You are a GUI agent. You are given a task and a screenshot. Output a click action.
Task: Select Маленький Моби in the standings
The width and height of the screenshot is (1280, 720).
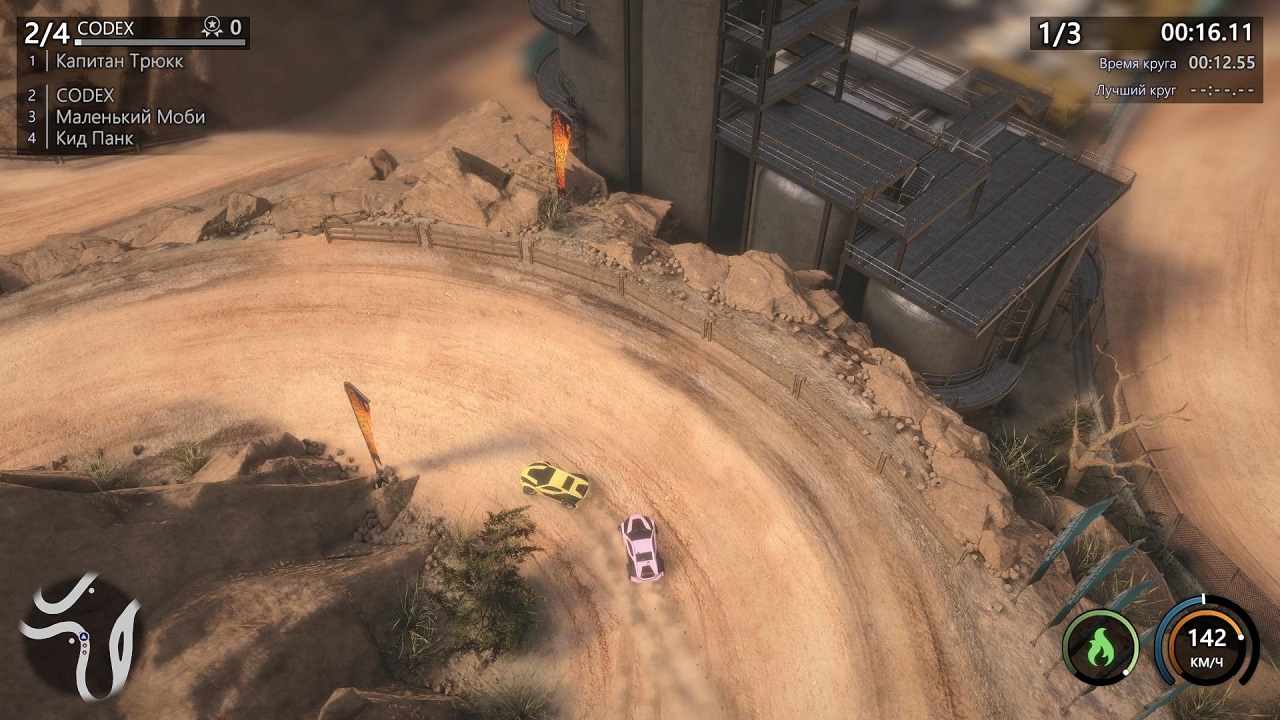[130, 117]
